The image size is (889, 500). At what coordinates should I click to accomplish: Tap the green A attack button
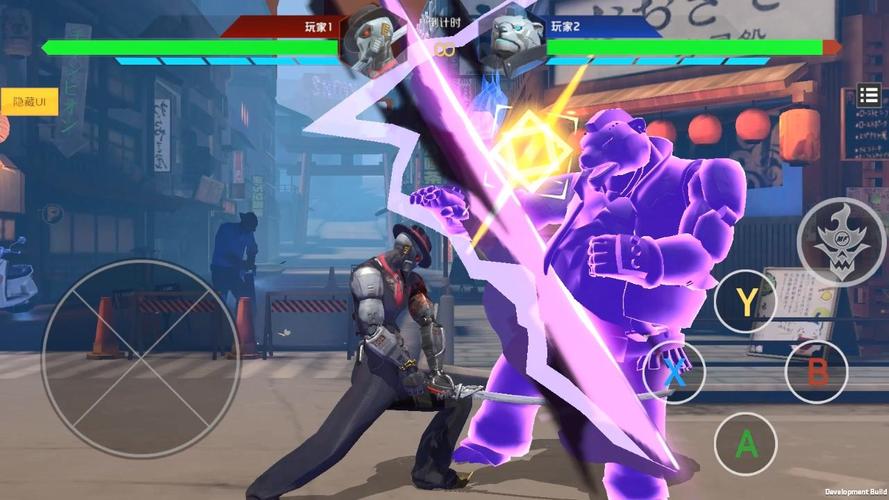(746, 443)
